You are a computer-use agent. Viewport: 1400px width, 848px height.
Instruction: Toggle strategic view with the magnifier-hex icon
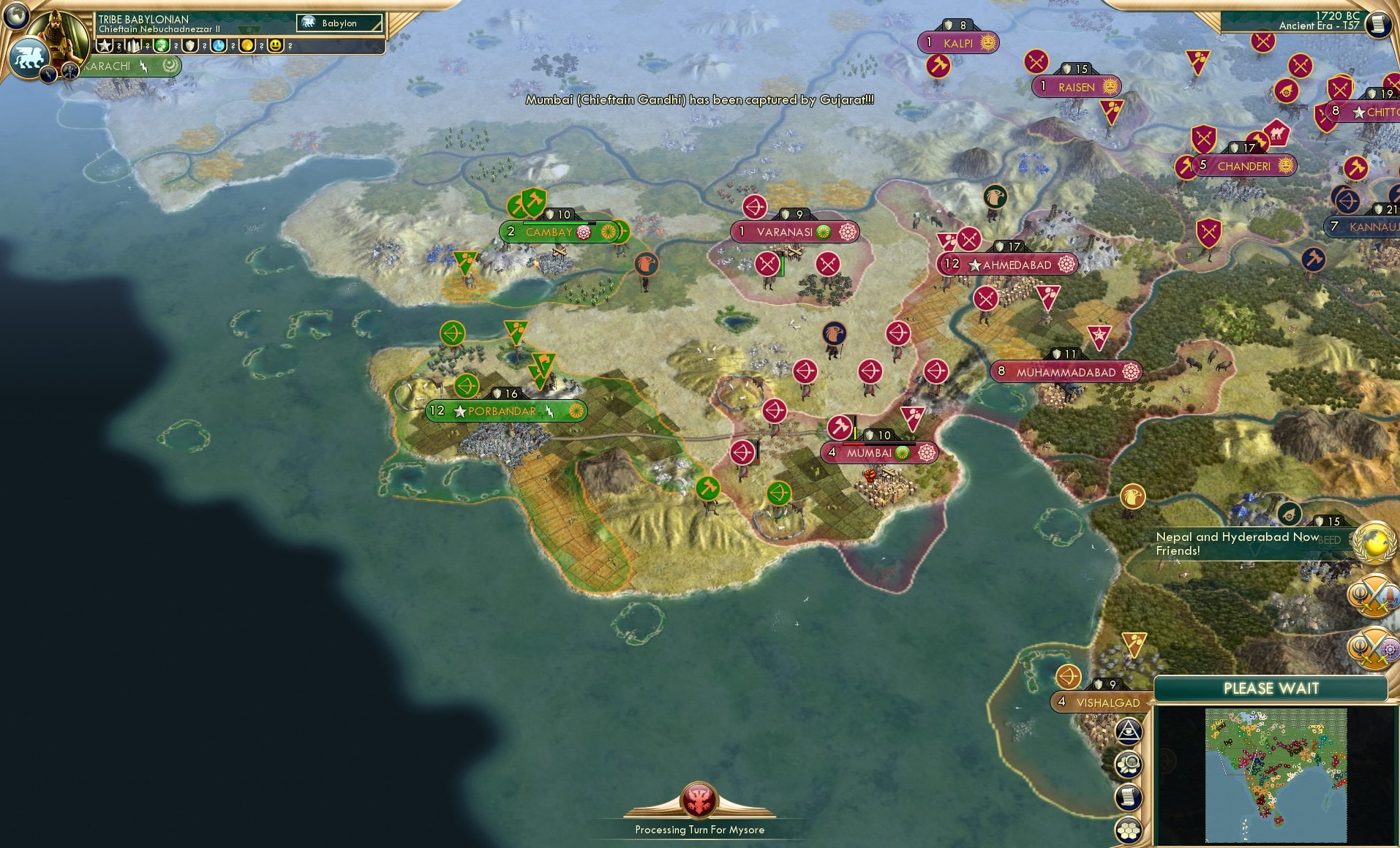pos(1128,763)
